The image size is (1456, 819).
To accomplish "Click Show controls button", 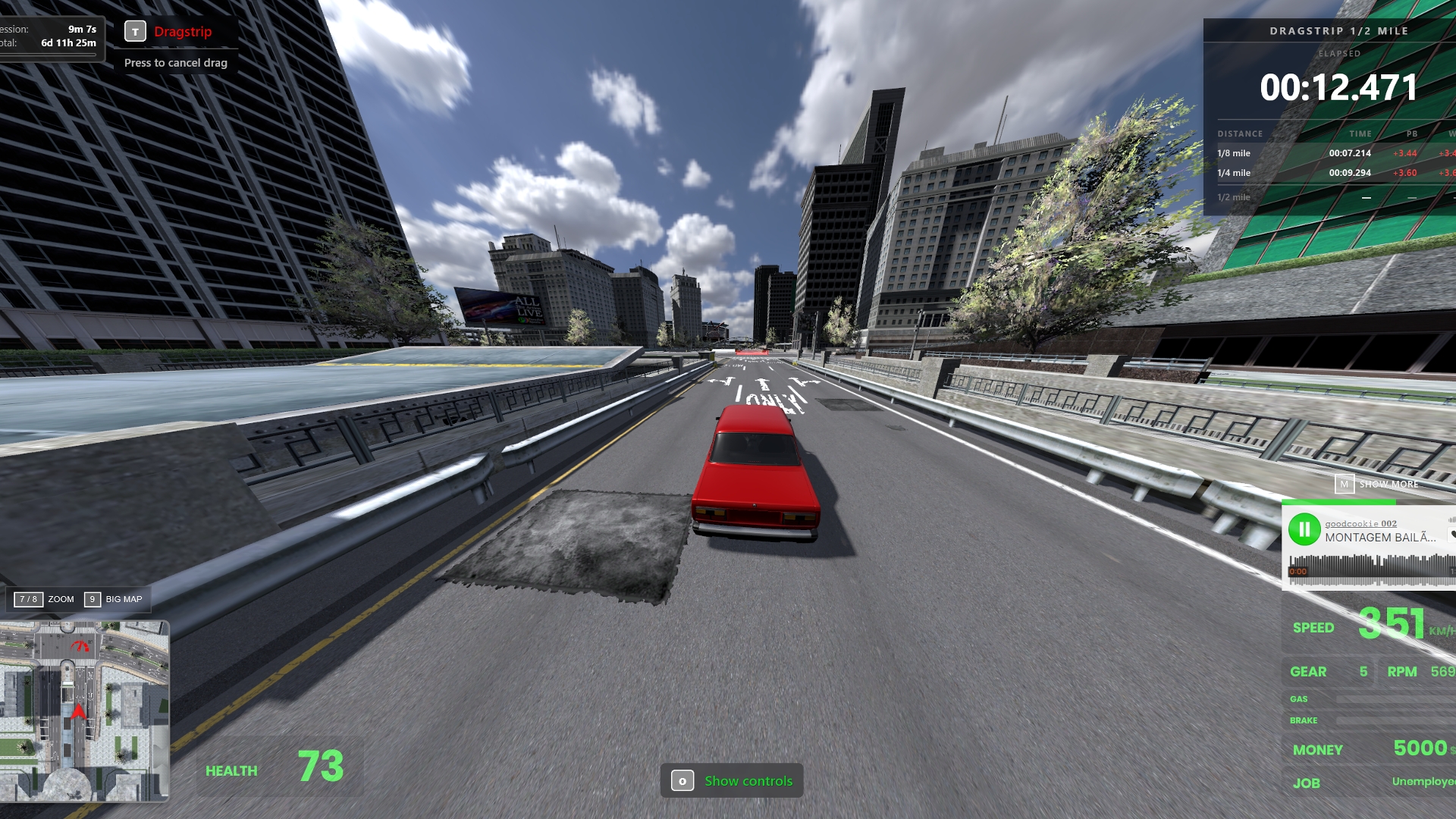I will (x=732, y=780).
